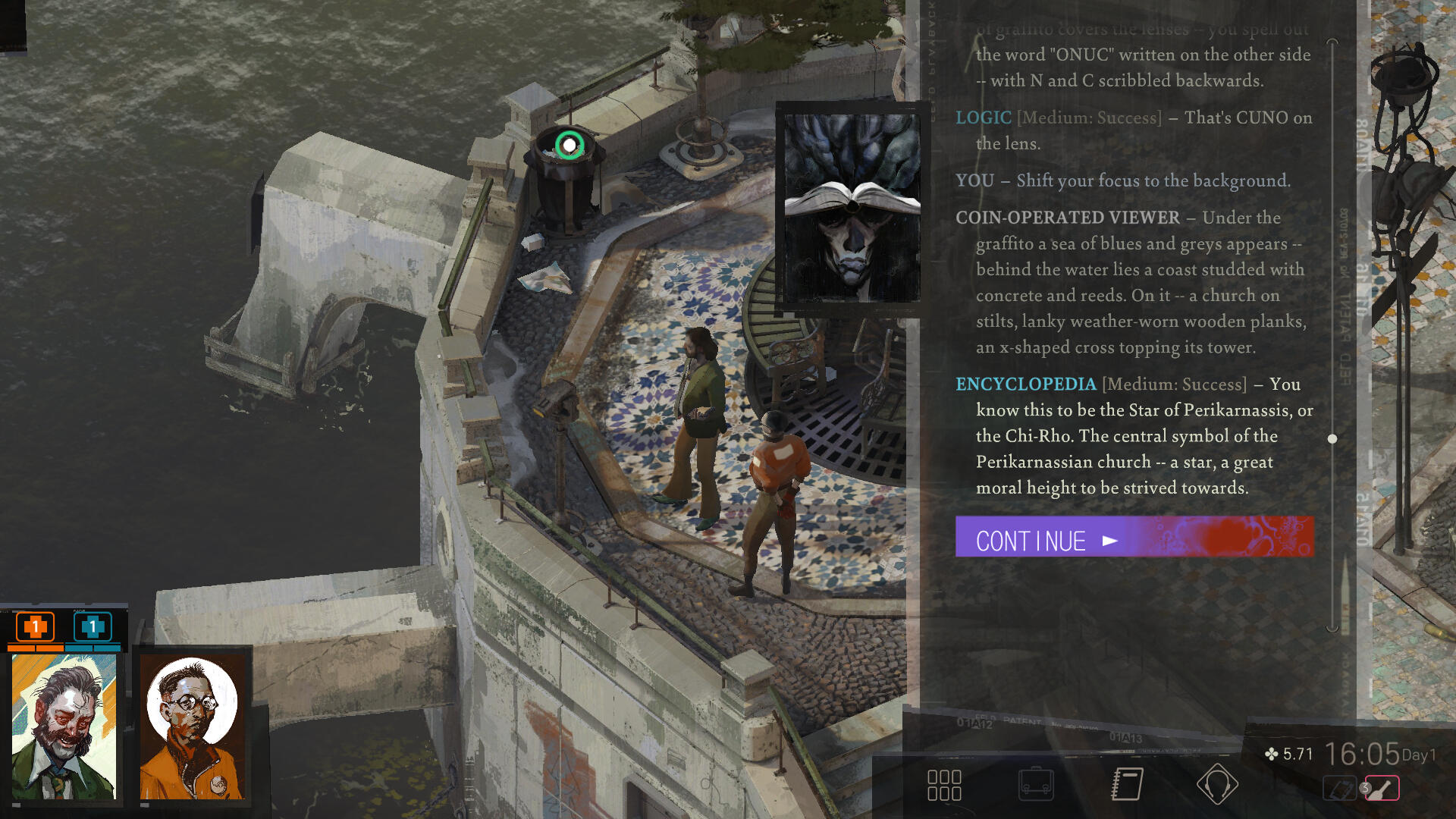Viewport: 1456px width, 819px height.
Task: Open the briefcase inventory
Action: coord(1036,785)
